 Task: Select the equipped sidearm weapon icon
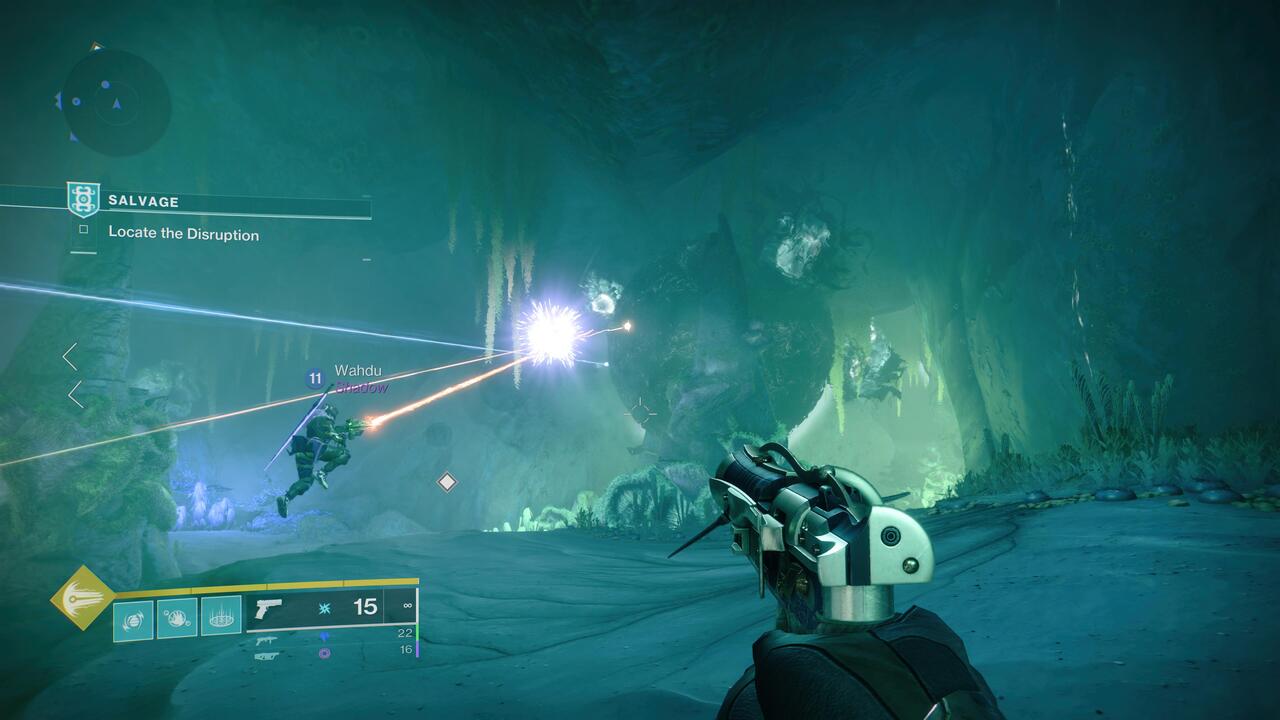[268, 609]
